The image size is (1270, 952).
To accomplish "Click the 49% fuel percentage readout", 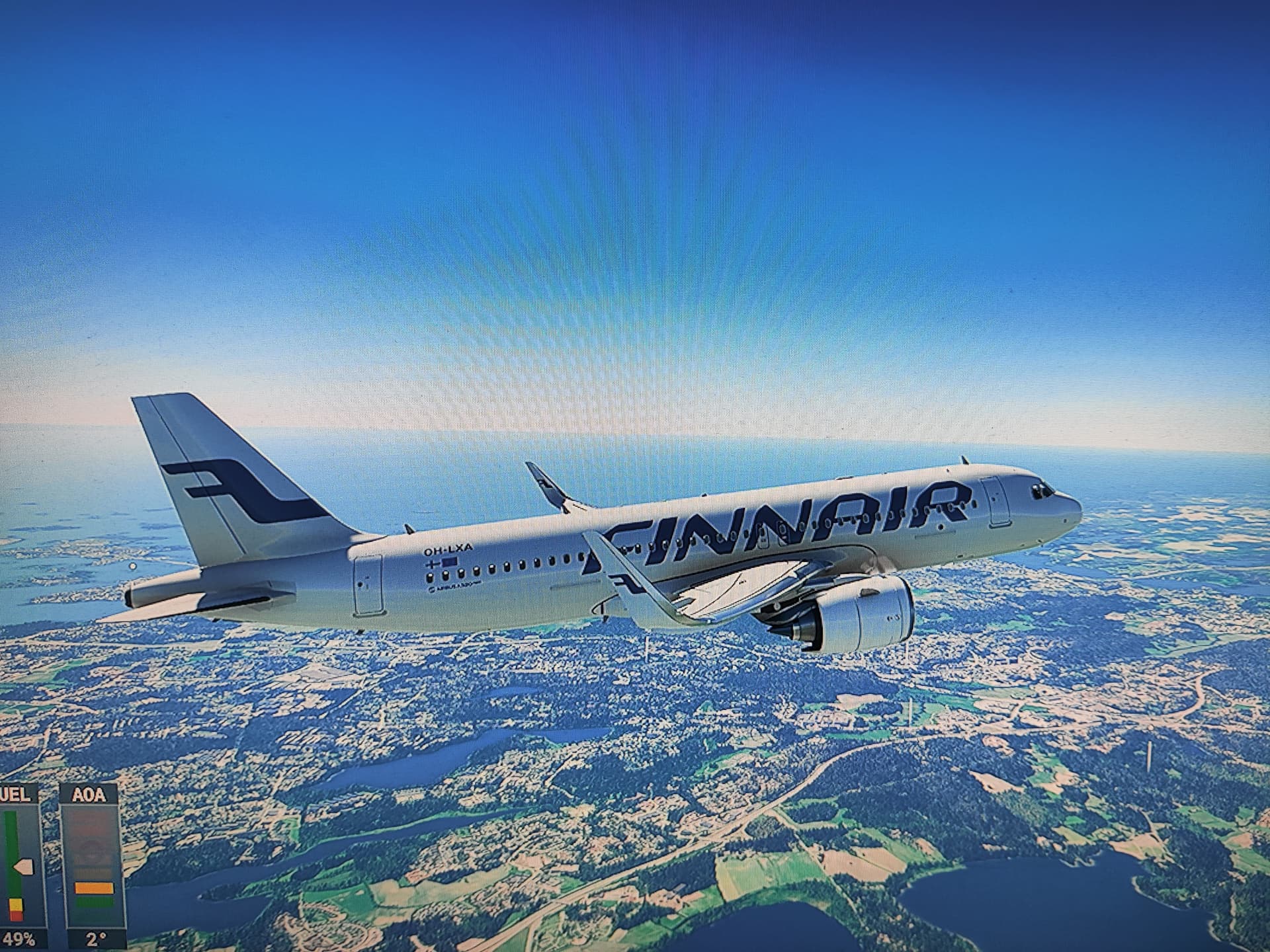I will tap(20, 937).
